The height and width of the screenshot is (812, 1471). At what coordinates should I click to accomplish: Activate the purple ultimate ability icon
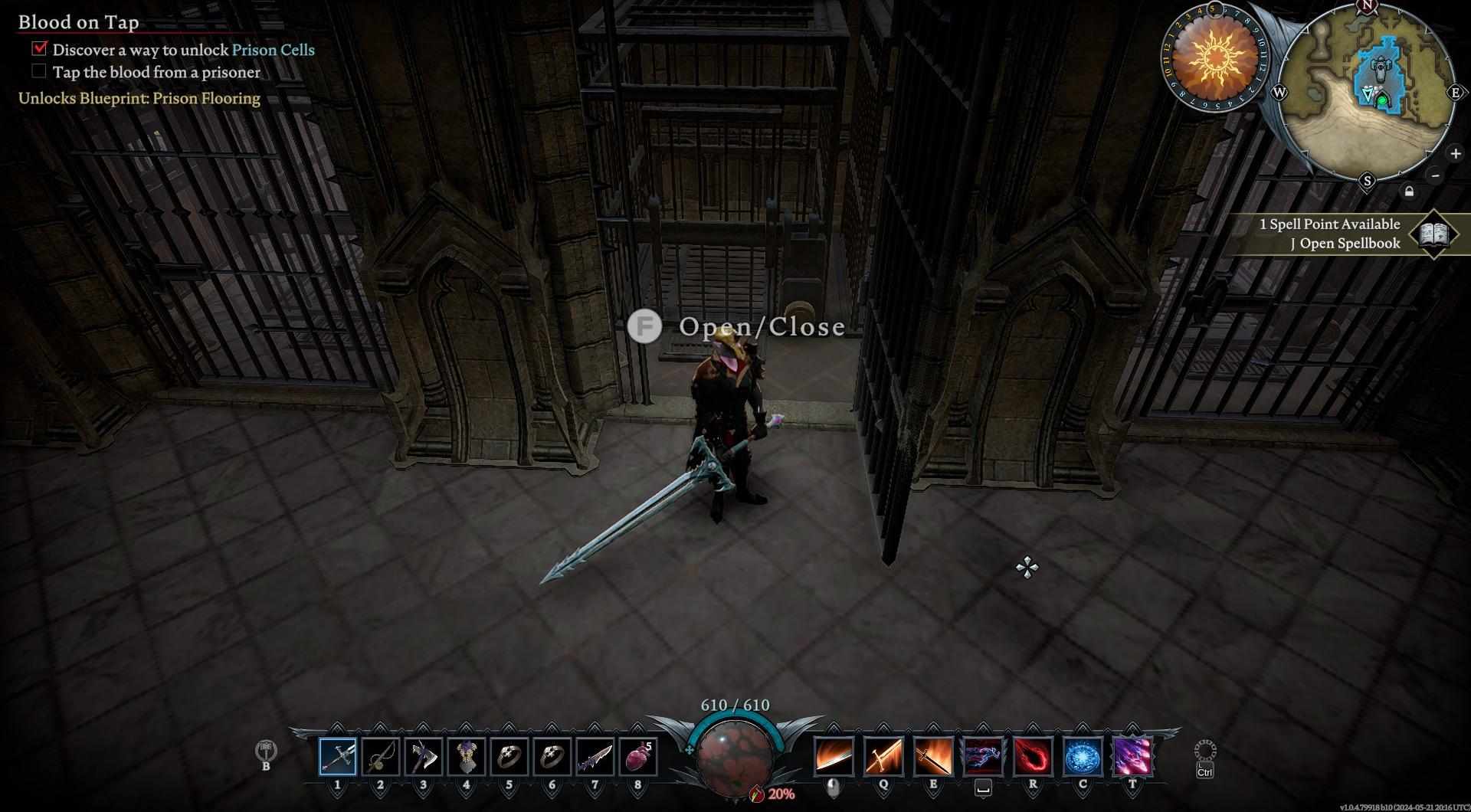pyautogui.click(x=1132, y=756)
